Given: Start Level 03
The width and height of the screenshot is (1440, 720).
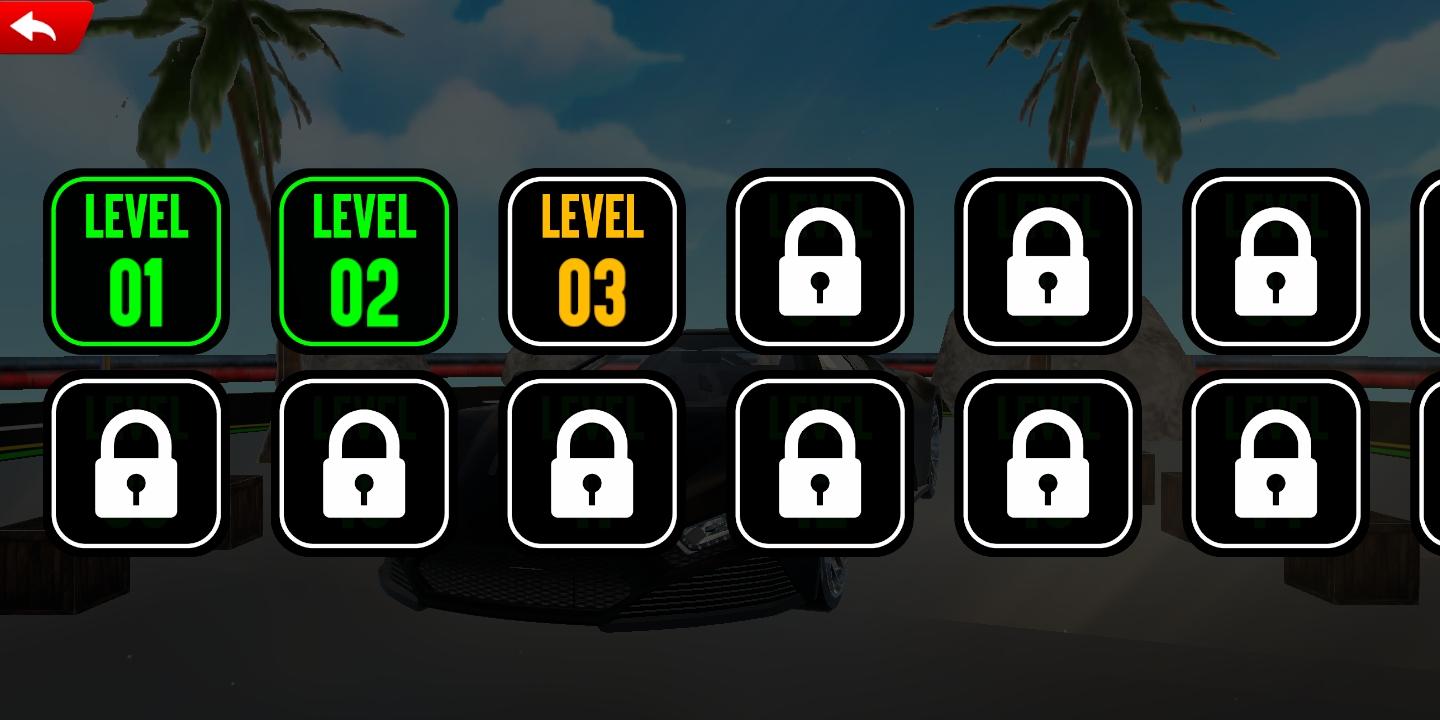Looking at the screenshot, I should pos(592,260).
